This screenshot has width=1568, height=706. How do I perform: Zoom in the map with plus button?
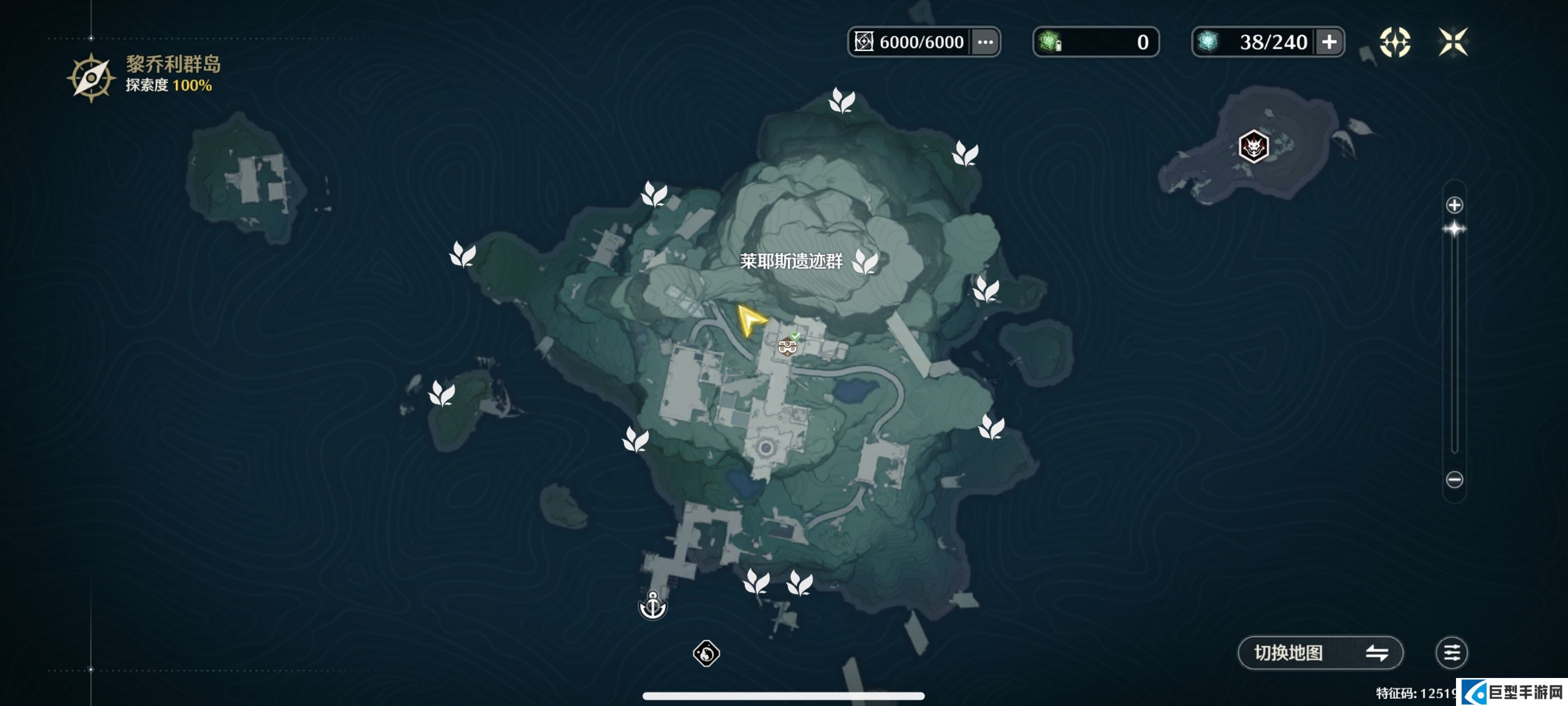(x=1454, y=205)
